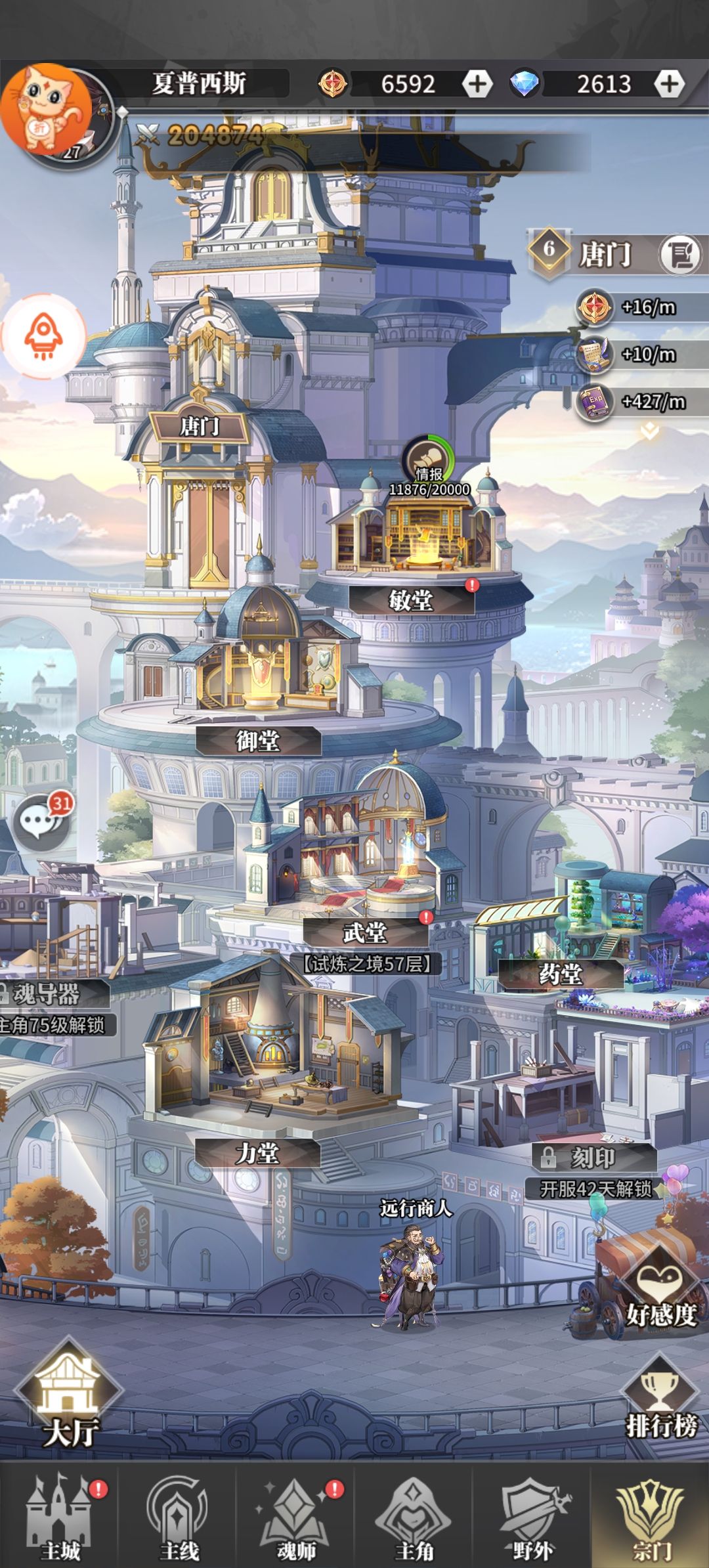Viewport: 709px width, 1568px height.
Task: Open the chat bubble with 31 messages
Action: coord(43,821)
